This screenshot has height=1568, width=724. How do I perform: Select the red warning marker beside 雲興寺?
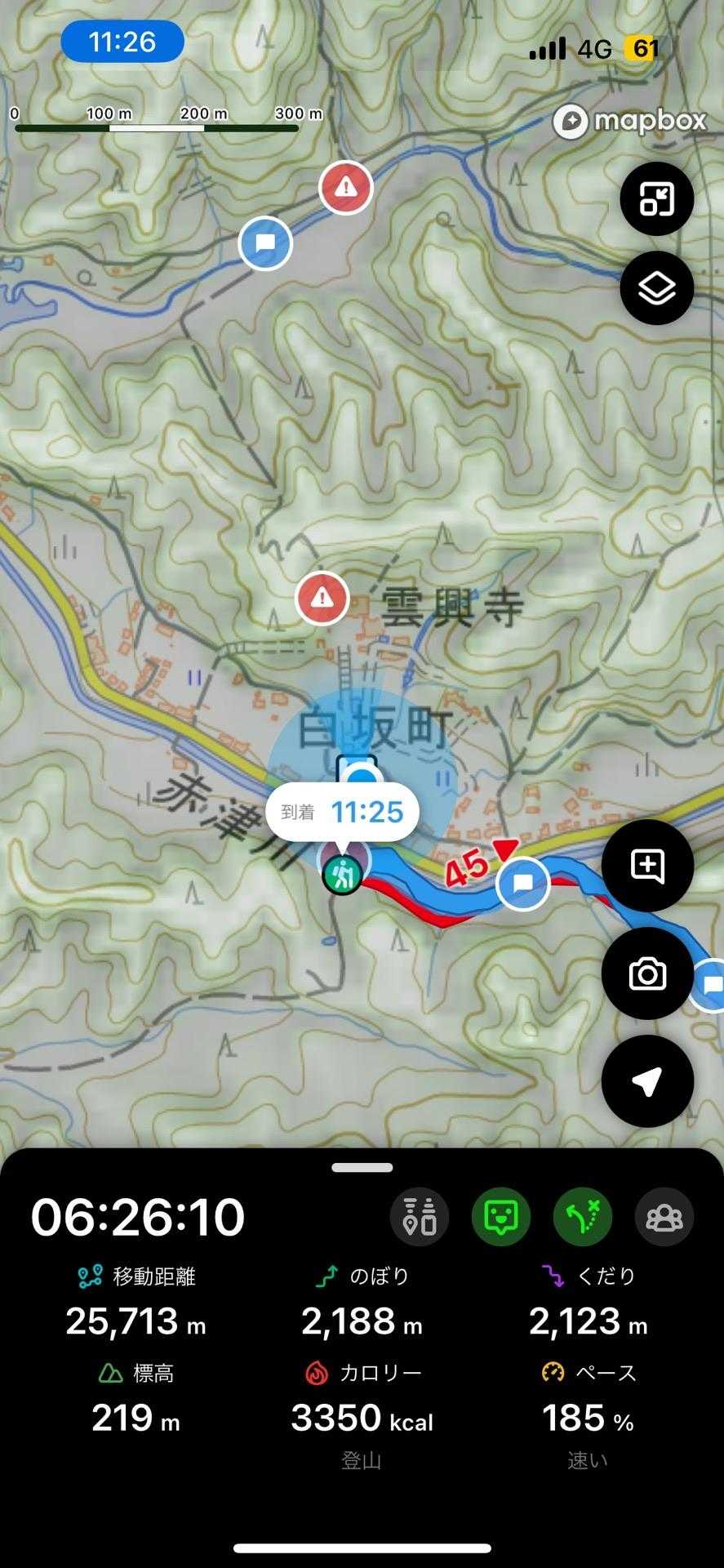(322, 599)
